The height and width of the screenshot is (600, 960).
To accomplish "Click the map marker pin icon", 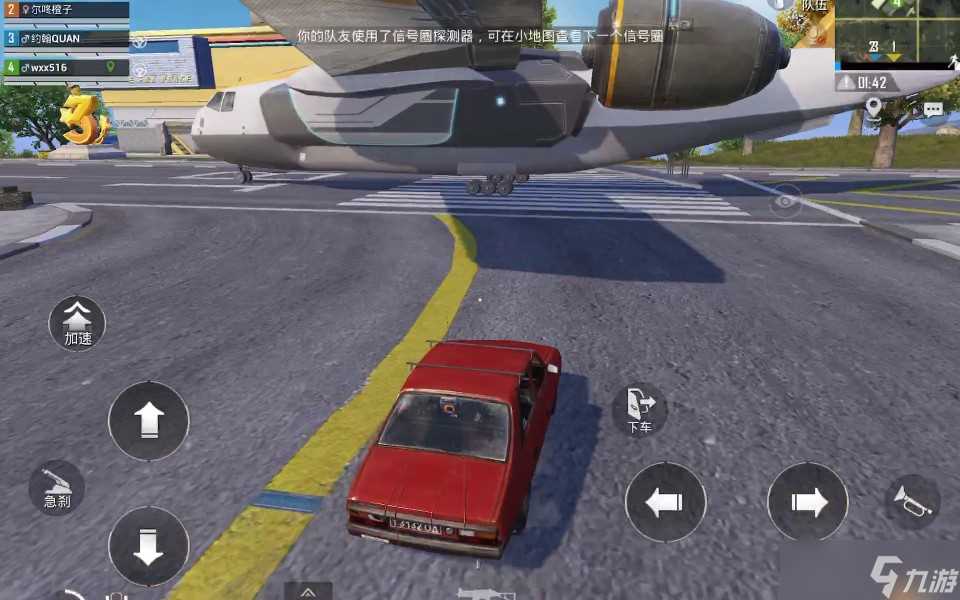I will click(x=873, y=107).
